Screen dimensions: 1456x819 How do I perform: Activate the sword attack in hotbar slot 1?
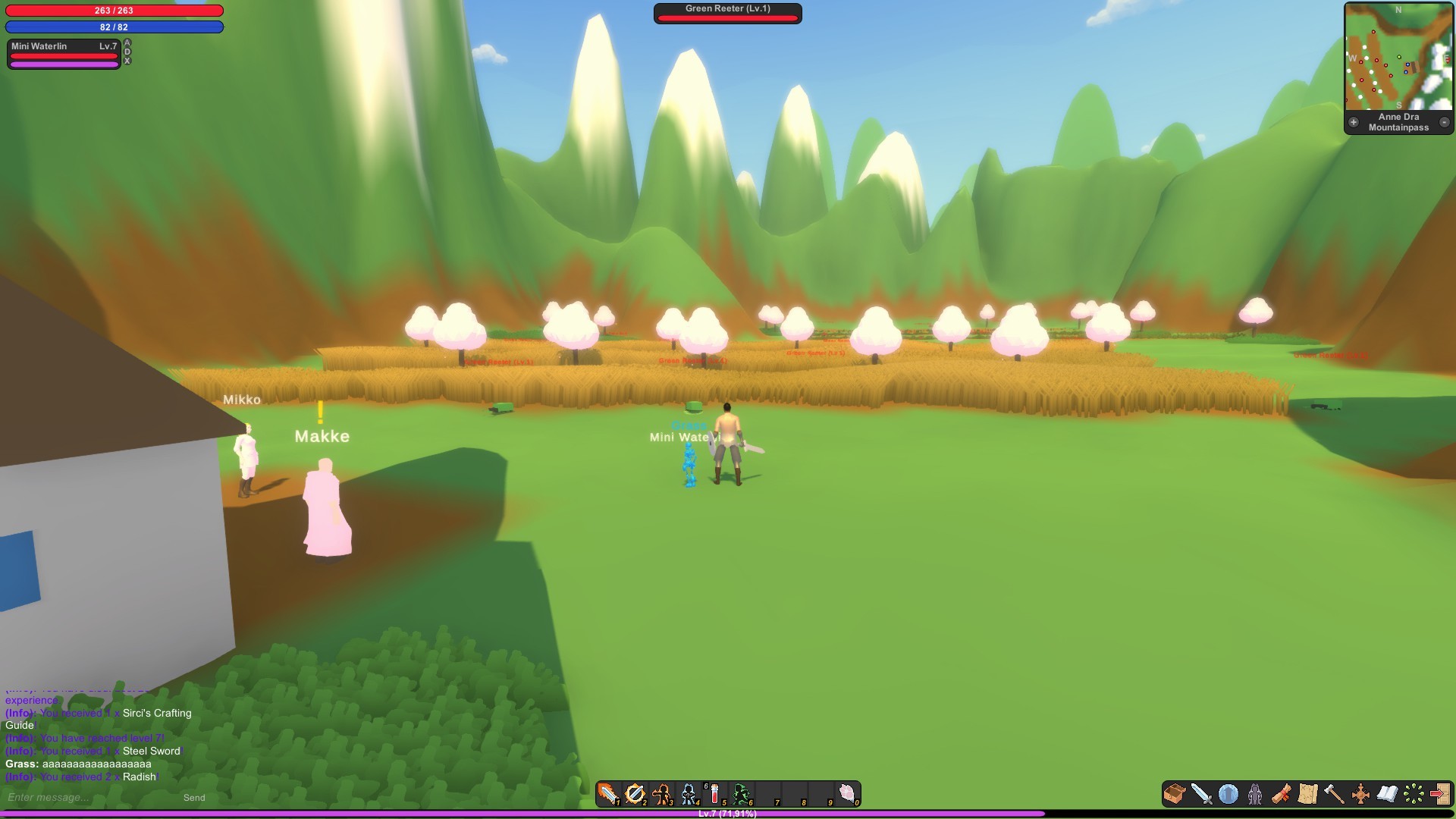[x=610, y=793]
